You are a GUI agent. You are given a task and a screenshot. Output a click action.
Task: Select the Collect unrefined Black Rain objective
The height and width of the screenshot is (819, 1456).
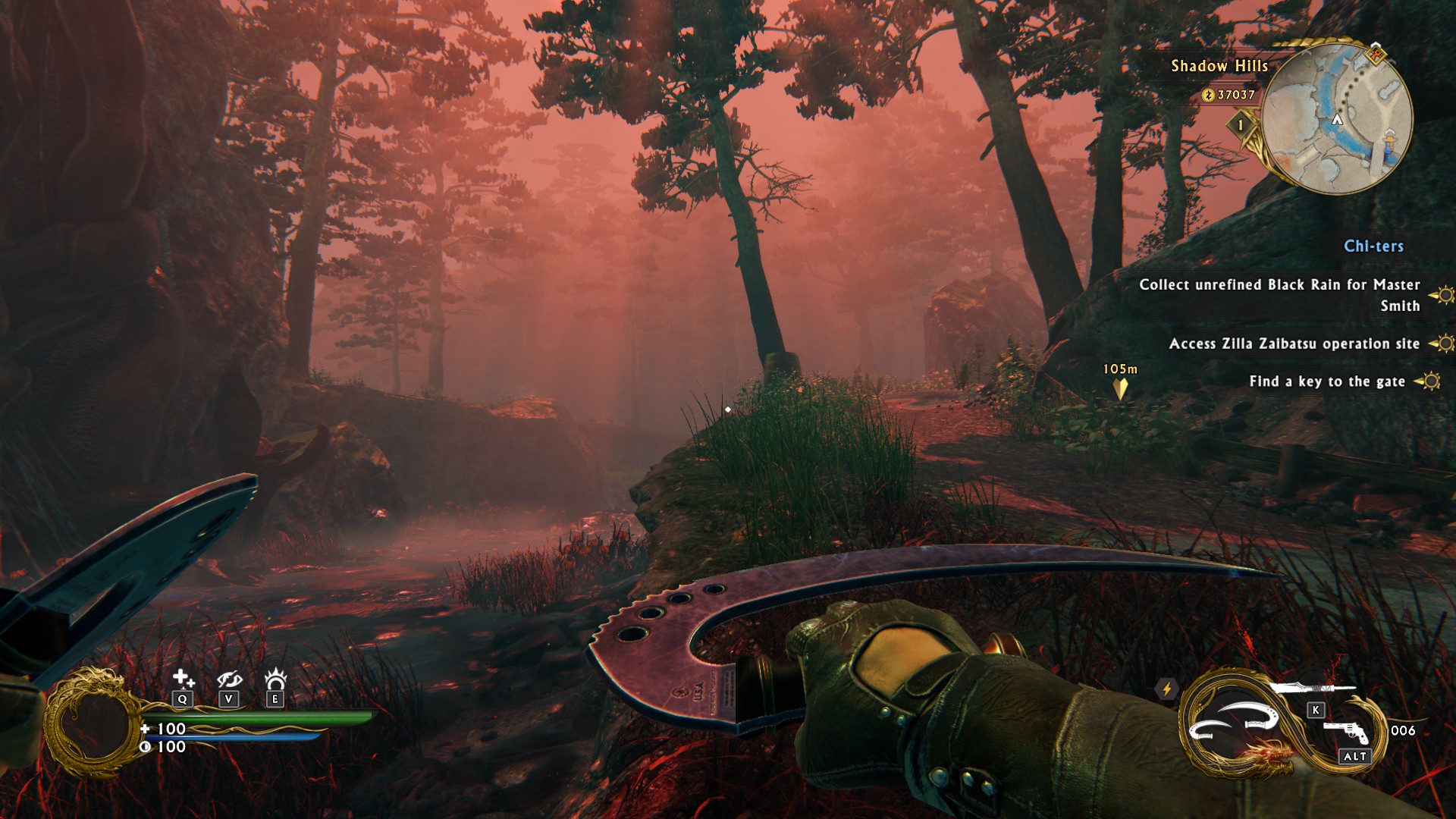click(1279, 294)
